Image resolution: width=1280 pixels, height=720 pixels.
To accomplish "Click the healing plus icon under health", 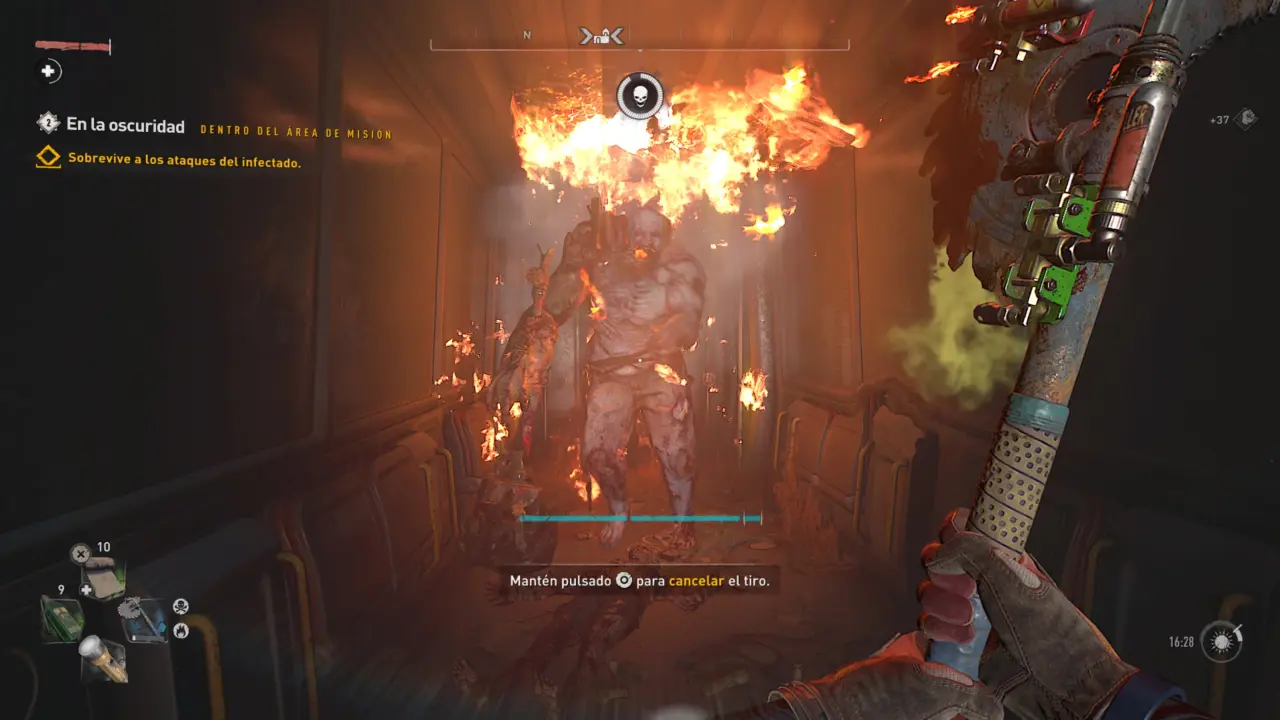I will click(48, 71).
